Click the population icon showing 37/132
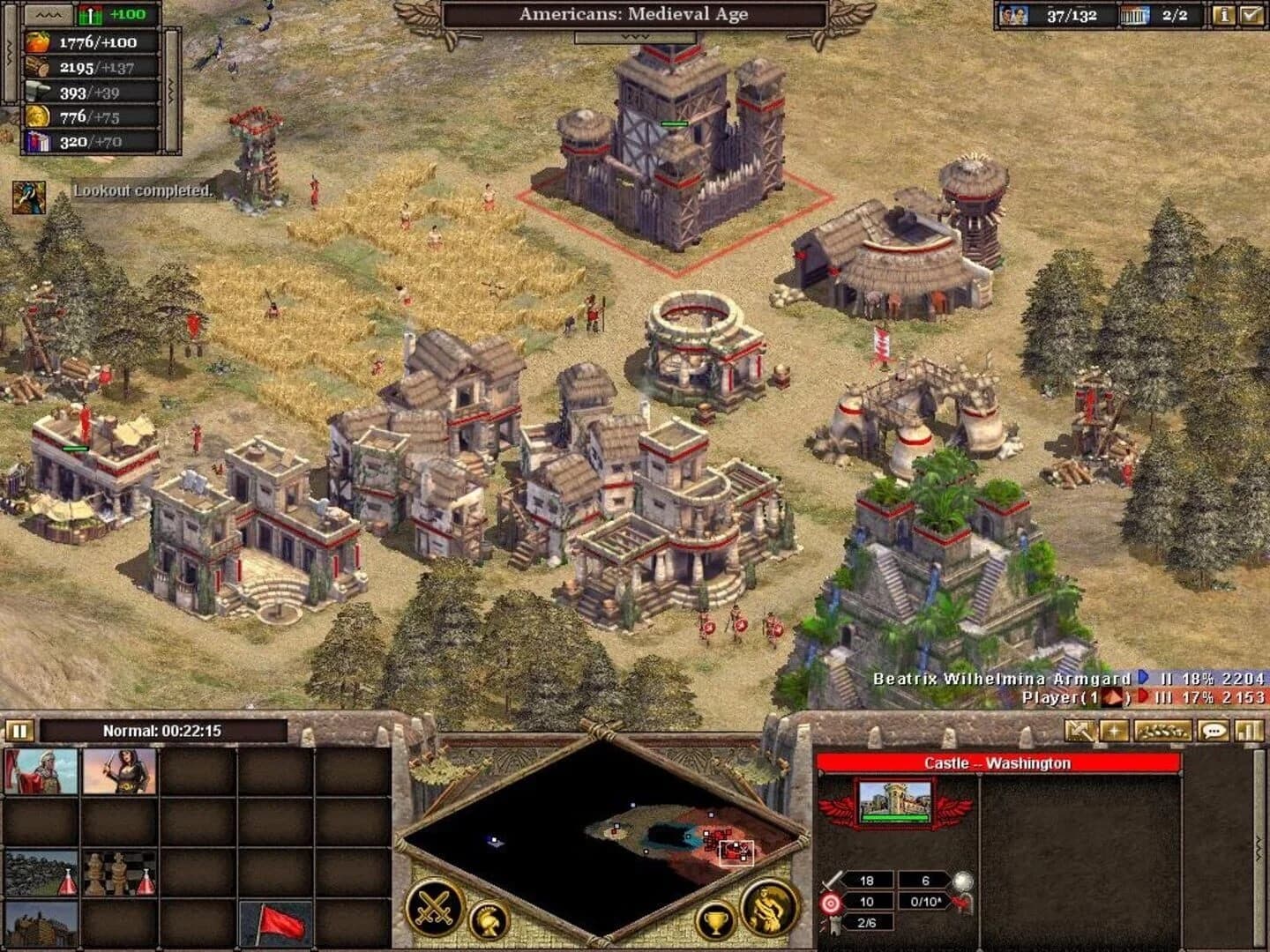The image size is (1270, 952). (x=1016, y=13)
